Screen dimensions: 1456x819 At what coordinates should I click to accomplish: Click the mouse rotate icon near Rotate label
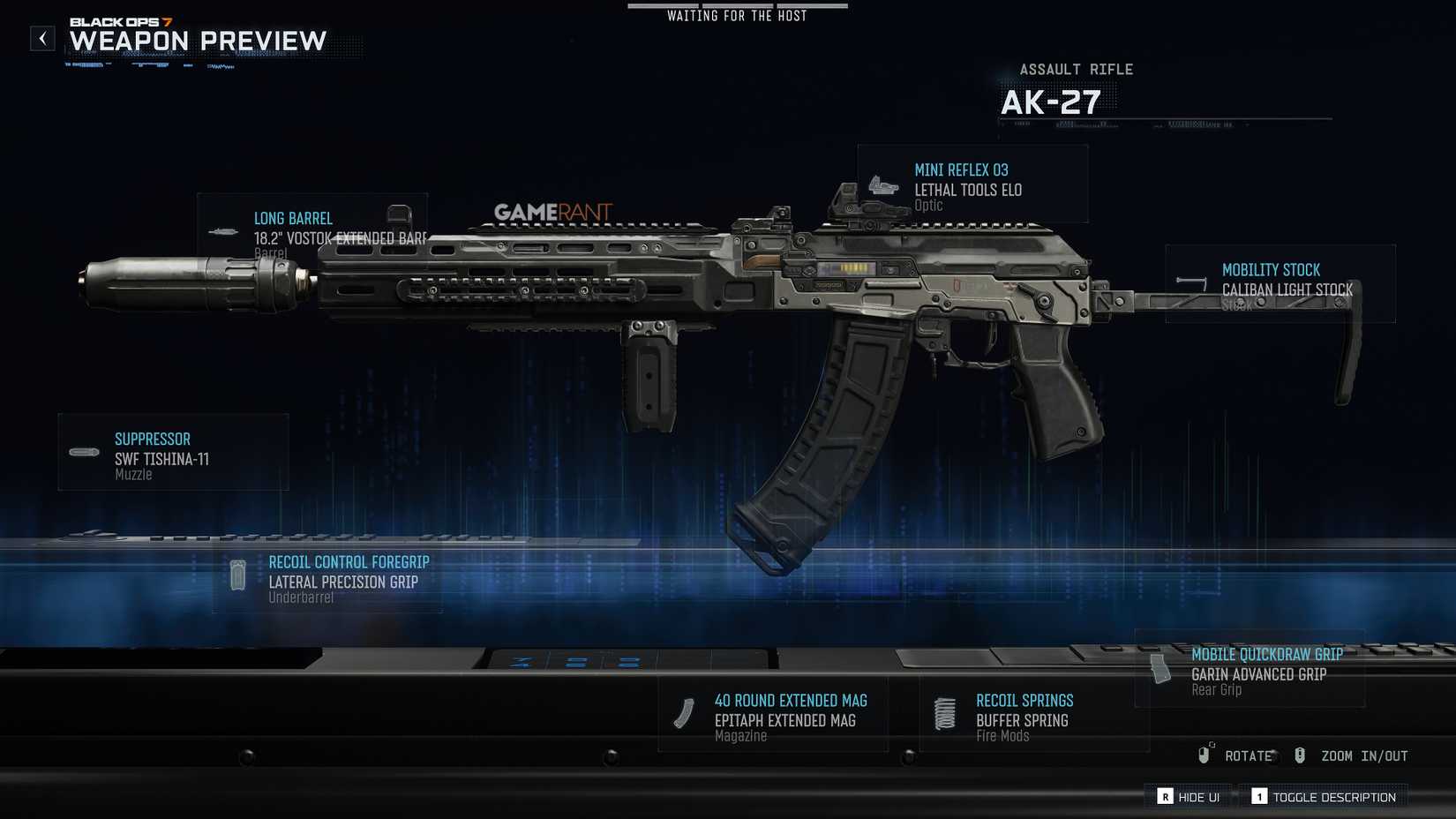pyautogui.click(x=1205, y=755)
